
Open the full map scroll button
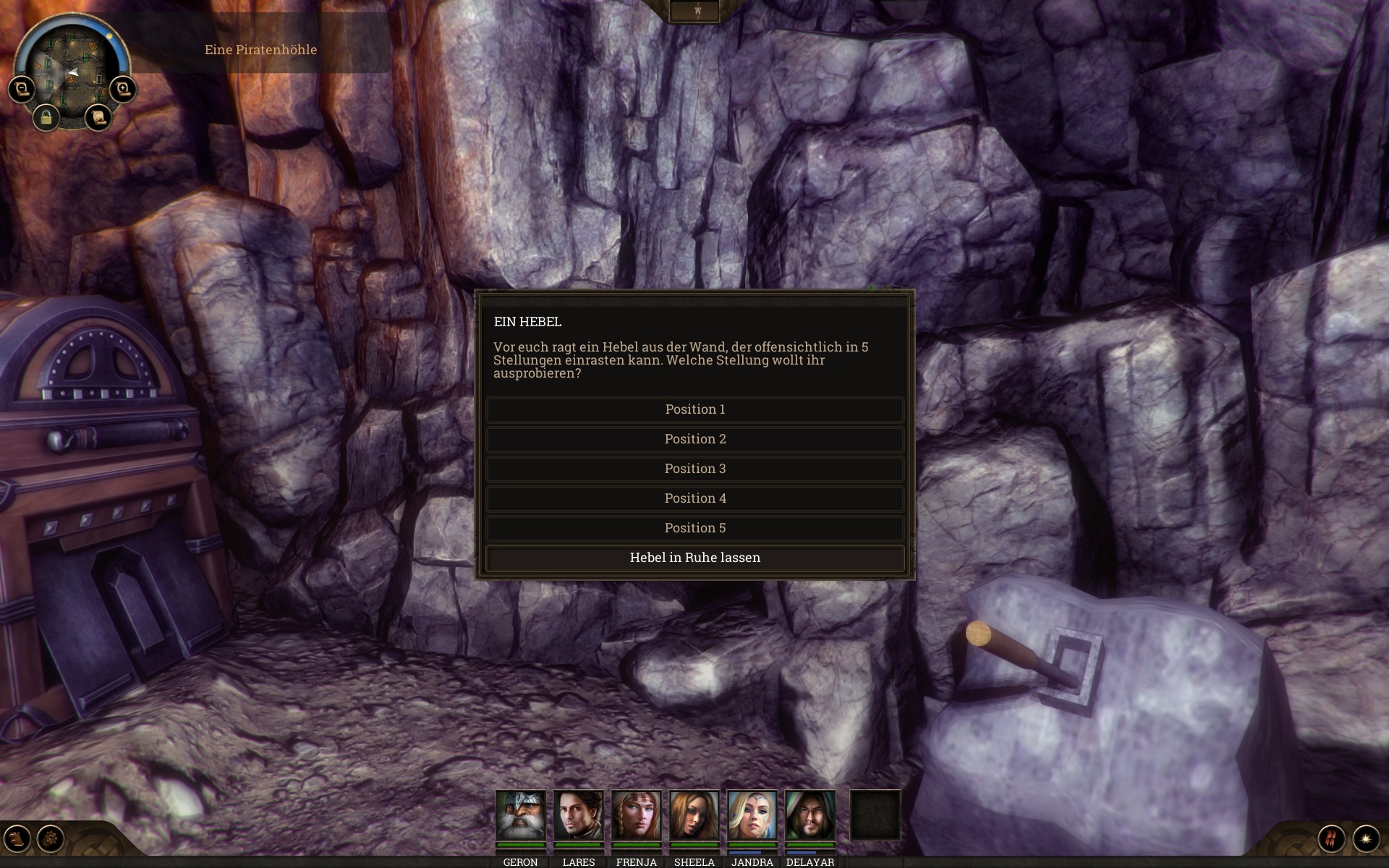tap(98, 116)
